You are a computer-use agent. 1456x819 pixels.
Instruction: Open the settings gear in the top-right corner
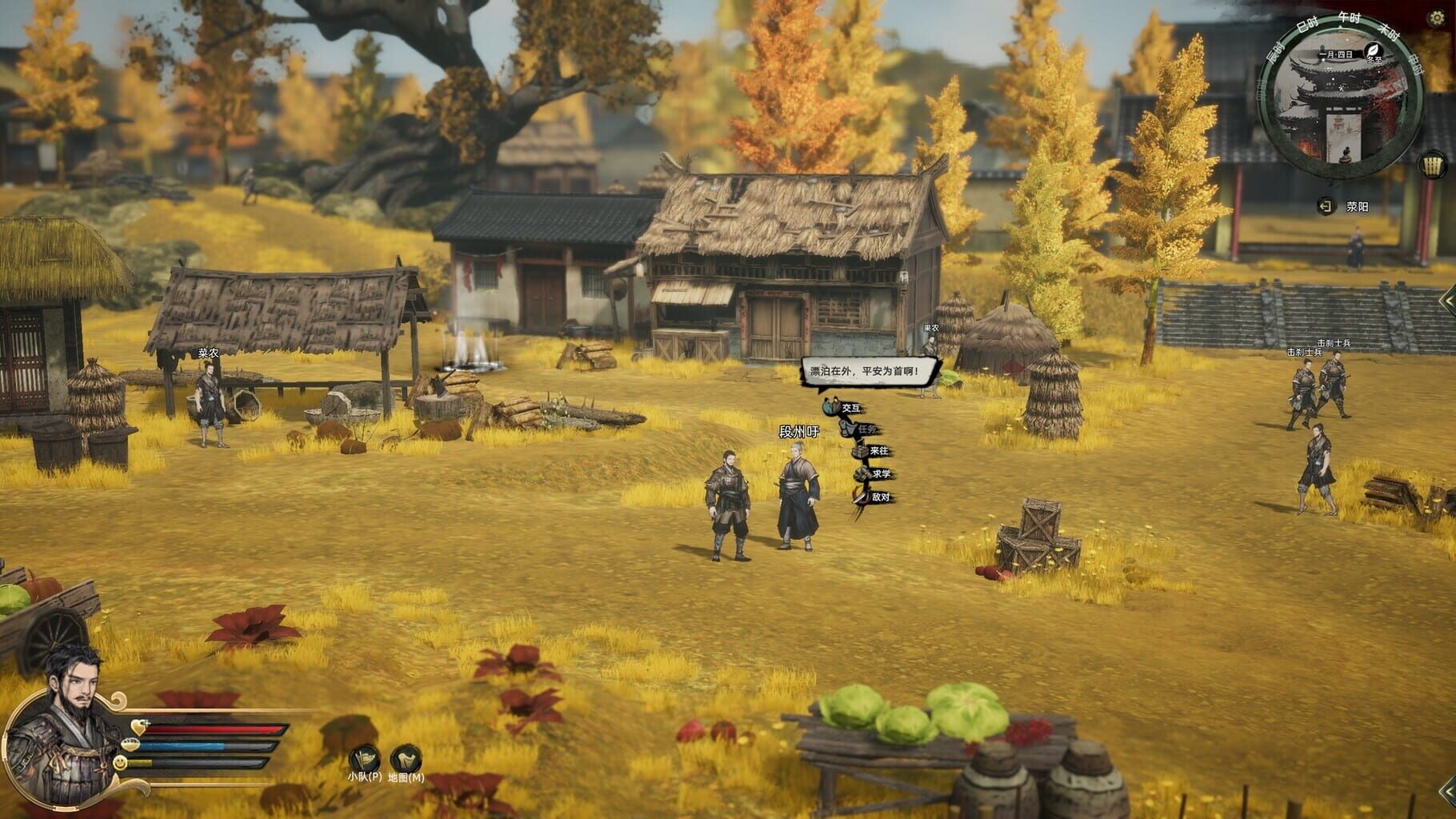[x=1436, y=17]
